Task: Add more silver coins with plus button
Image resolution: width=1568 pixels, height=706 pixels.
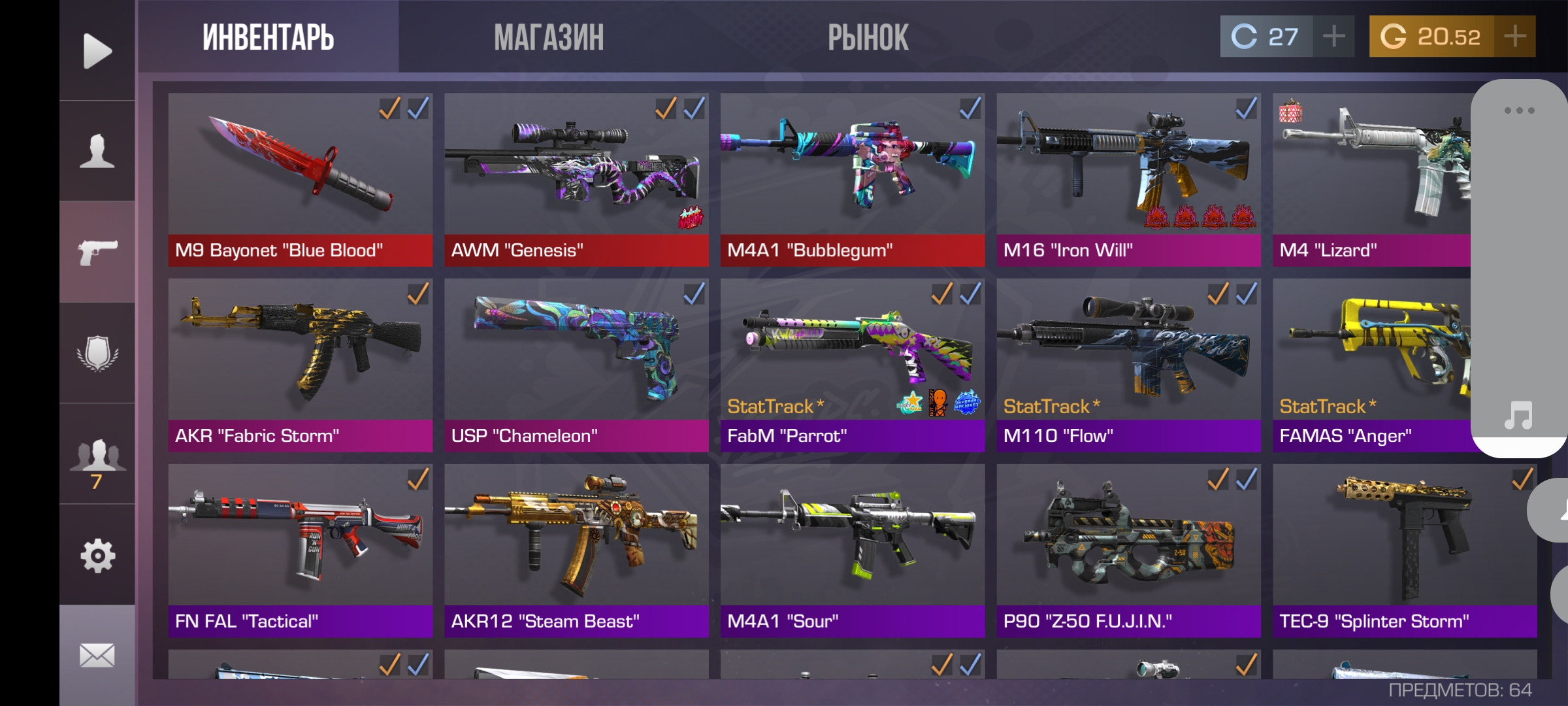Action: [x=1333, y=37]
